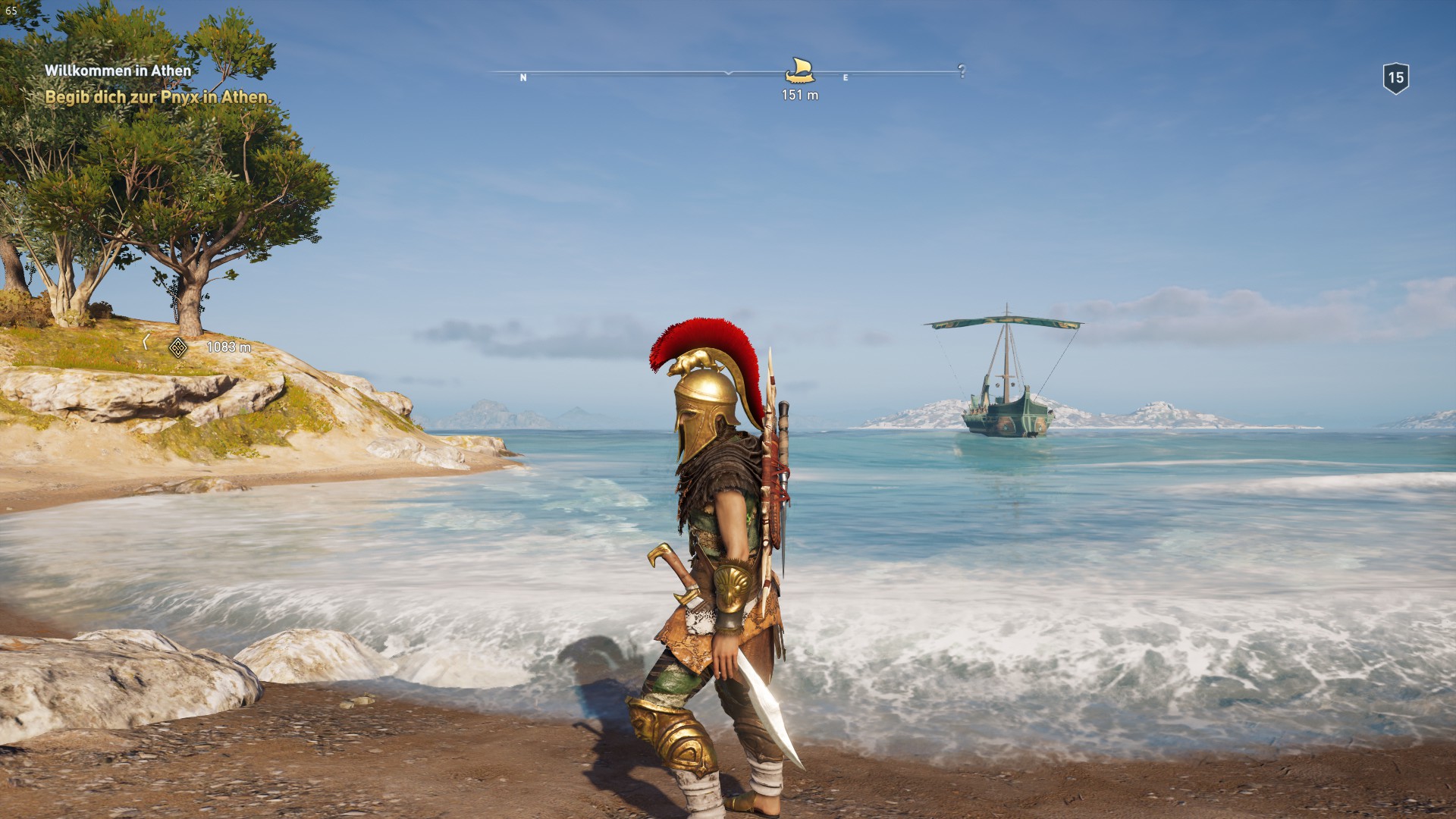This screenshot has height=819, width=1456.
Task: Expand the Willkommen in Athen quest header
Action: click(x=118, y=70)
